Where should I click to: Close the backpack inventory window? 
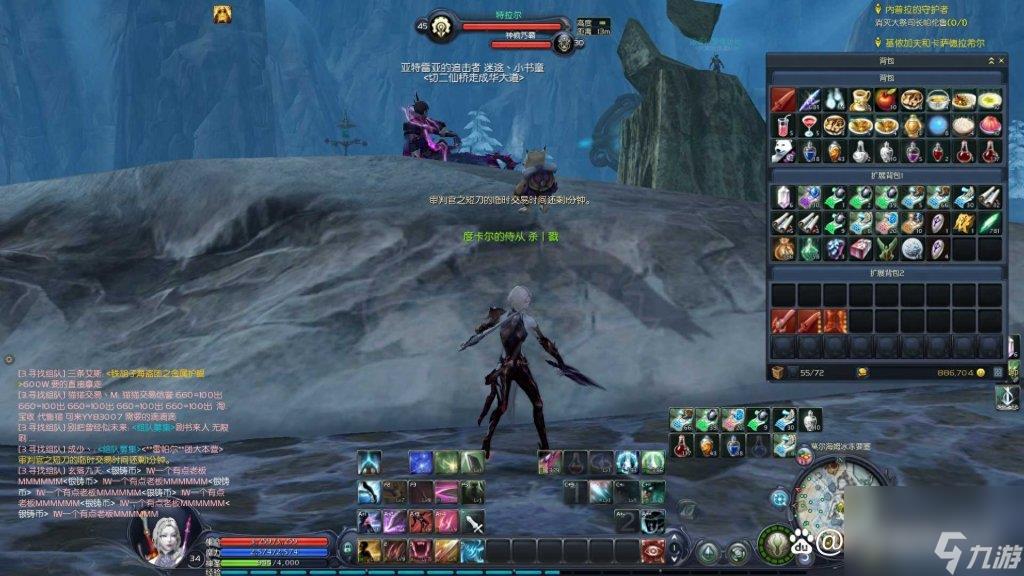(x=1001, y=62)
